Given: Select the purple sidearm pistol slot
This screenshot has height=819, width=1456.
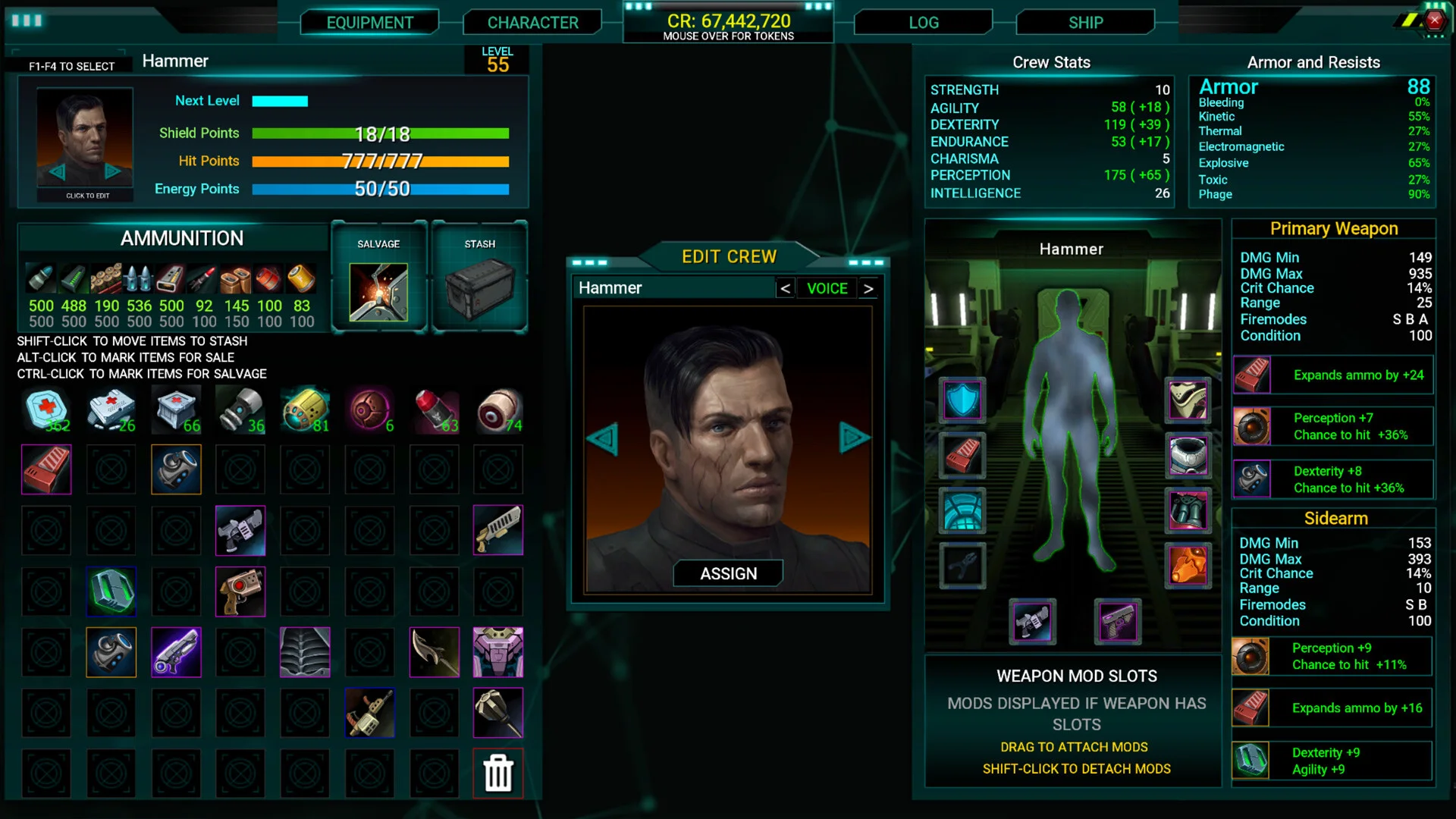Looking at the screenshot, I should pyautogui.click(x=1118, y=622).
